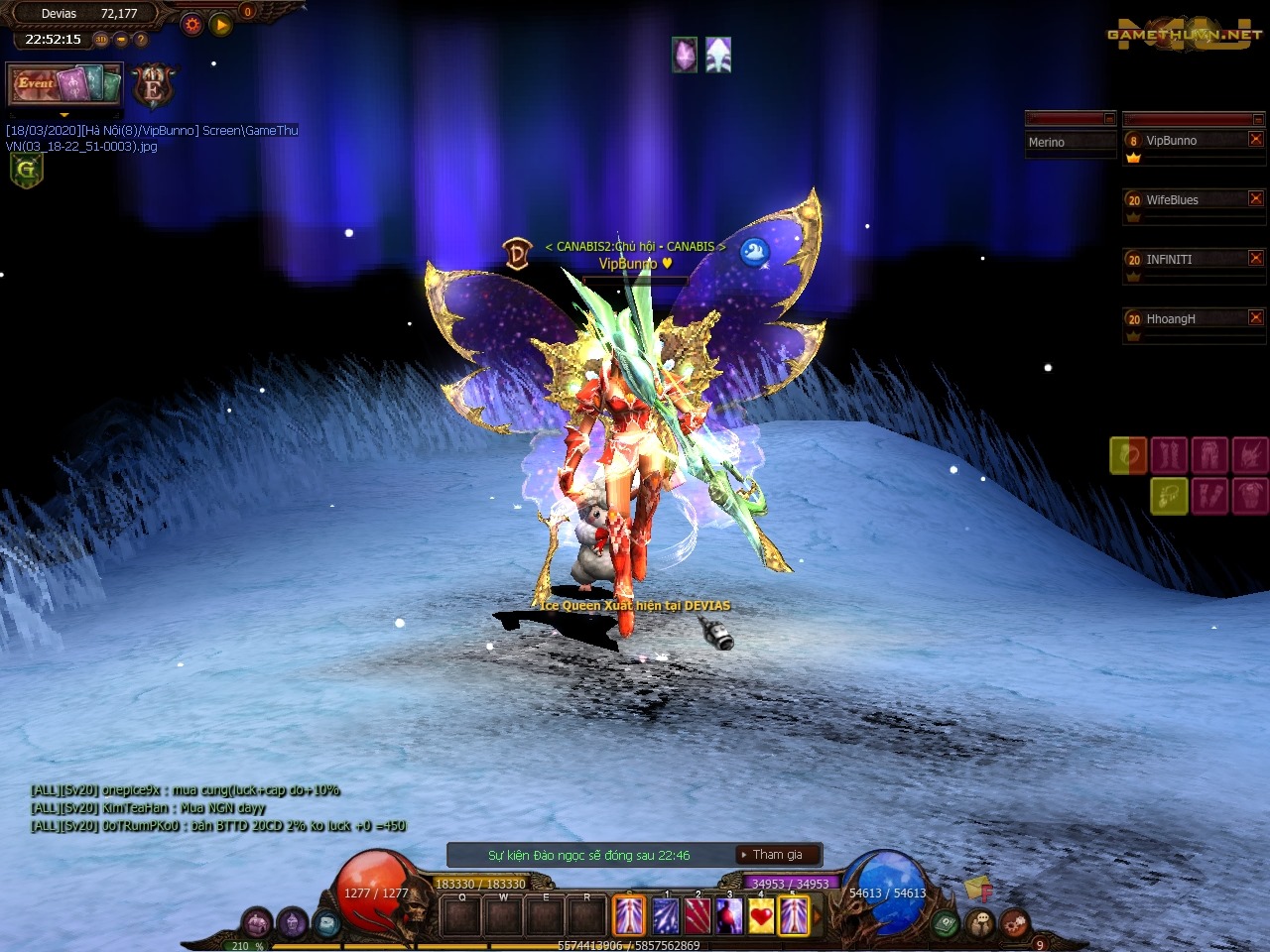Viewport: 1270px width, 952px height.
Task: Select the yellow necklace equipment slot
Action: (x=1169, y=495)
